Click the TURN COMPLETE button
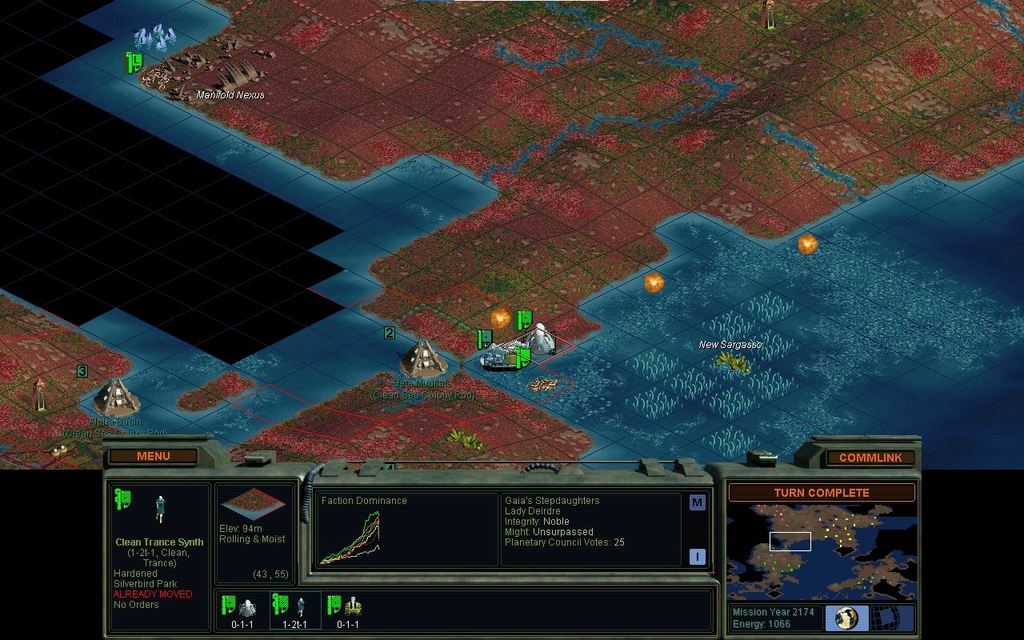 [821, 493]
